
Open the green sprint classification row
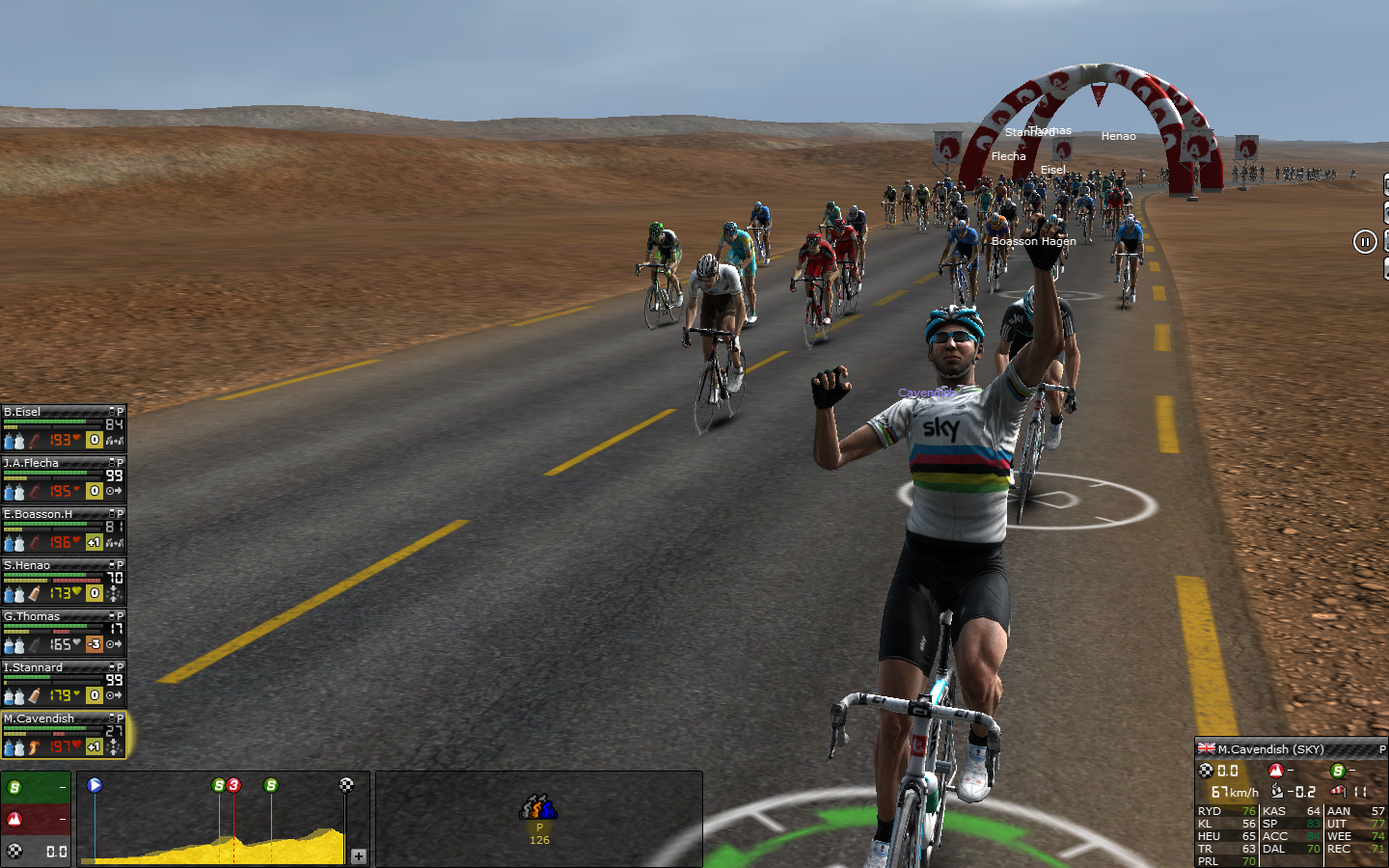tap(36, 788)
